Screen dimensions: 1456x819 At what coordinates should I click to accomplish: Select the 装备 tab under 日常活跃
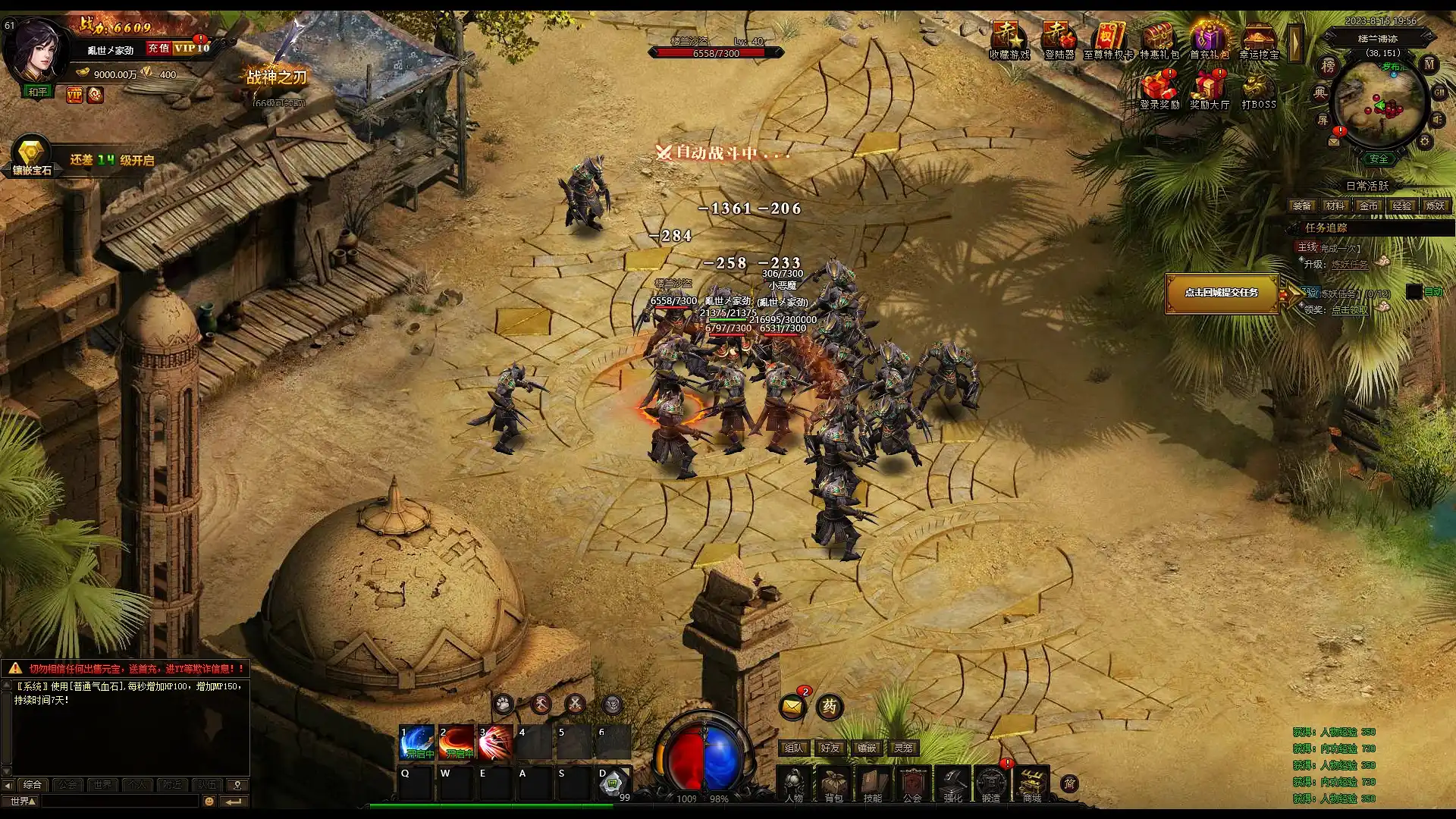1302,206
